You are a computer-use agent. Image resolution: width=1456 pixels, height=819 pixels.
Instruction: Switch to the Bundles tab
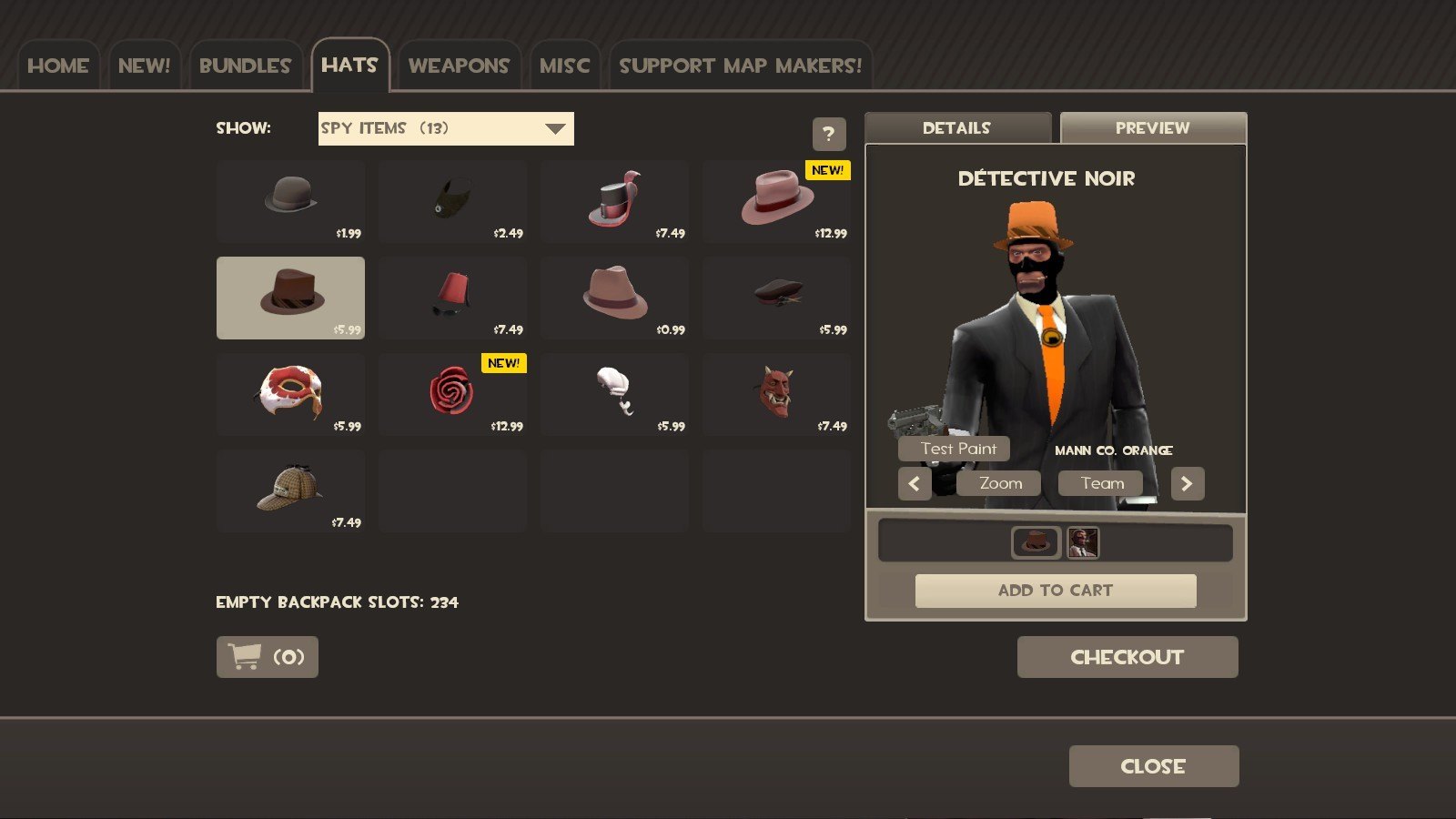pos(245,66)
